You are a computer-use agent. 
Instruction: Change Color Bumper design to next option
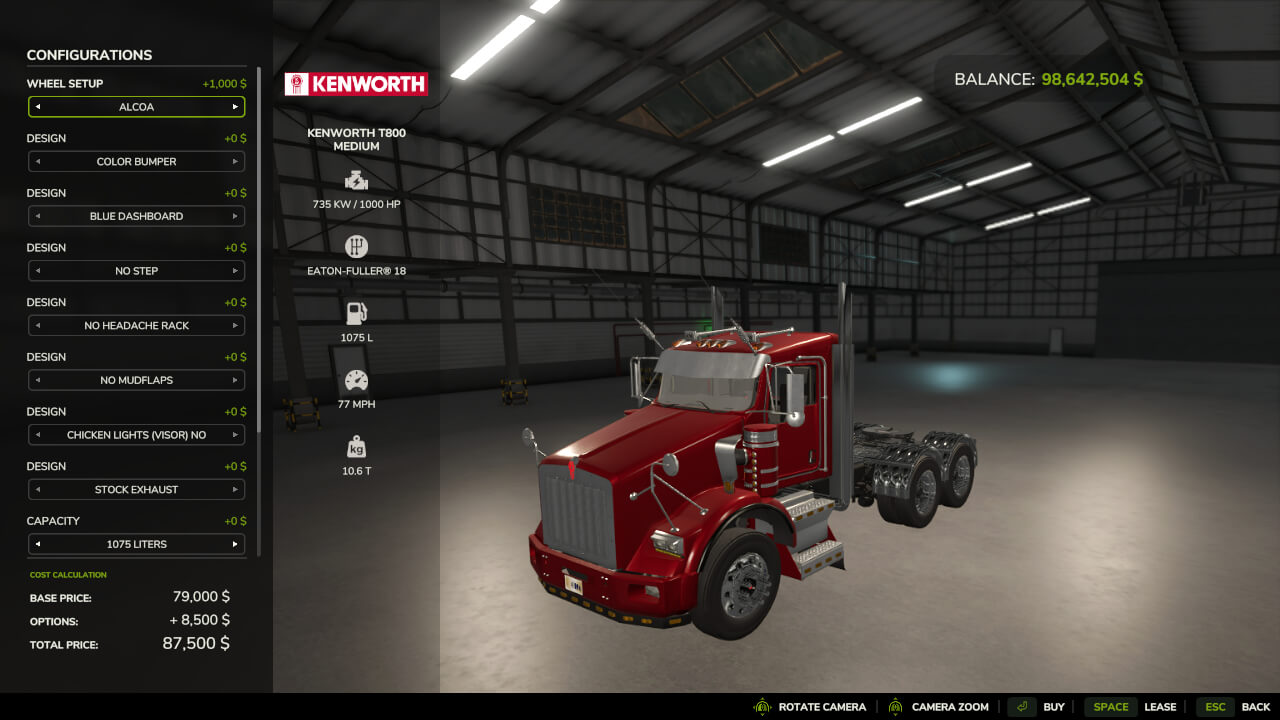coord(235,162)
